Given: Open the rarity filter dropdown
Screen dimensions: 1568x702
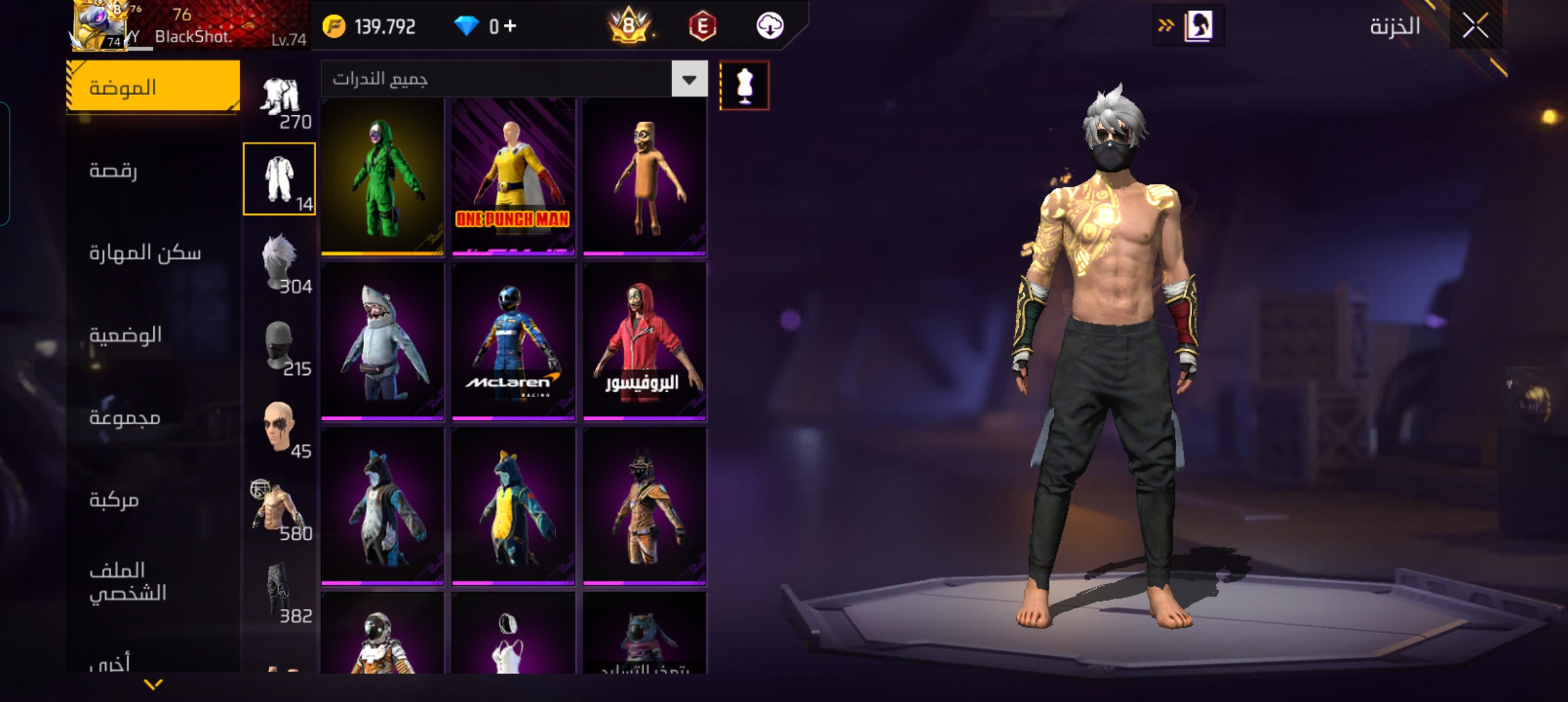Looking at the screenshot, I should [x=689, y=79].
